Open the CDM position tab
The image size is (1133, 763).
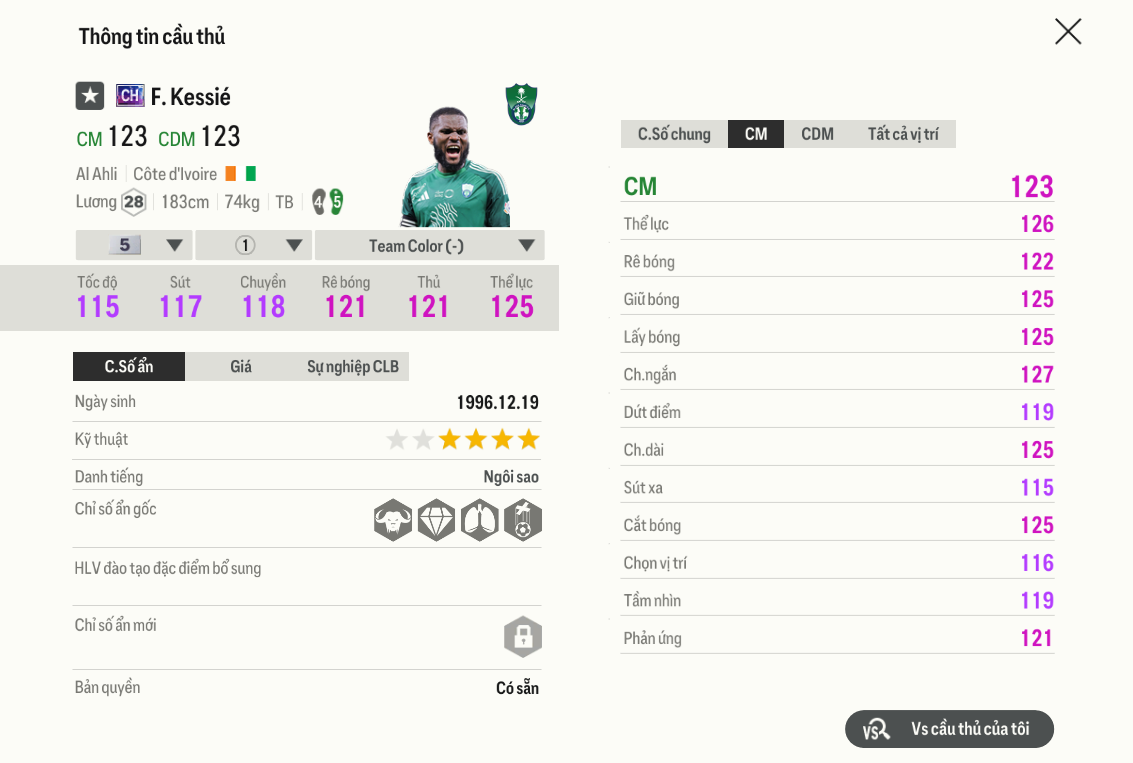[x=817, y=134]
